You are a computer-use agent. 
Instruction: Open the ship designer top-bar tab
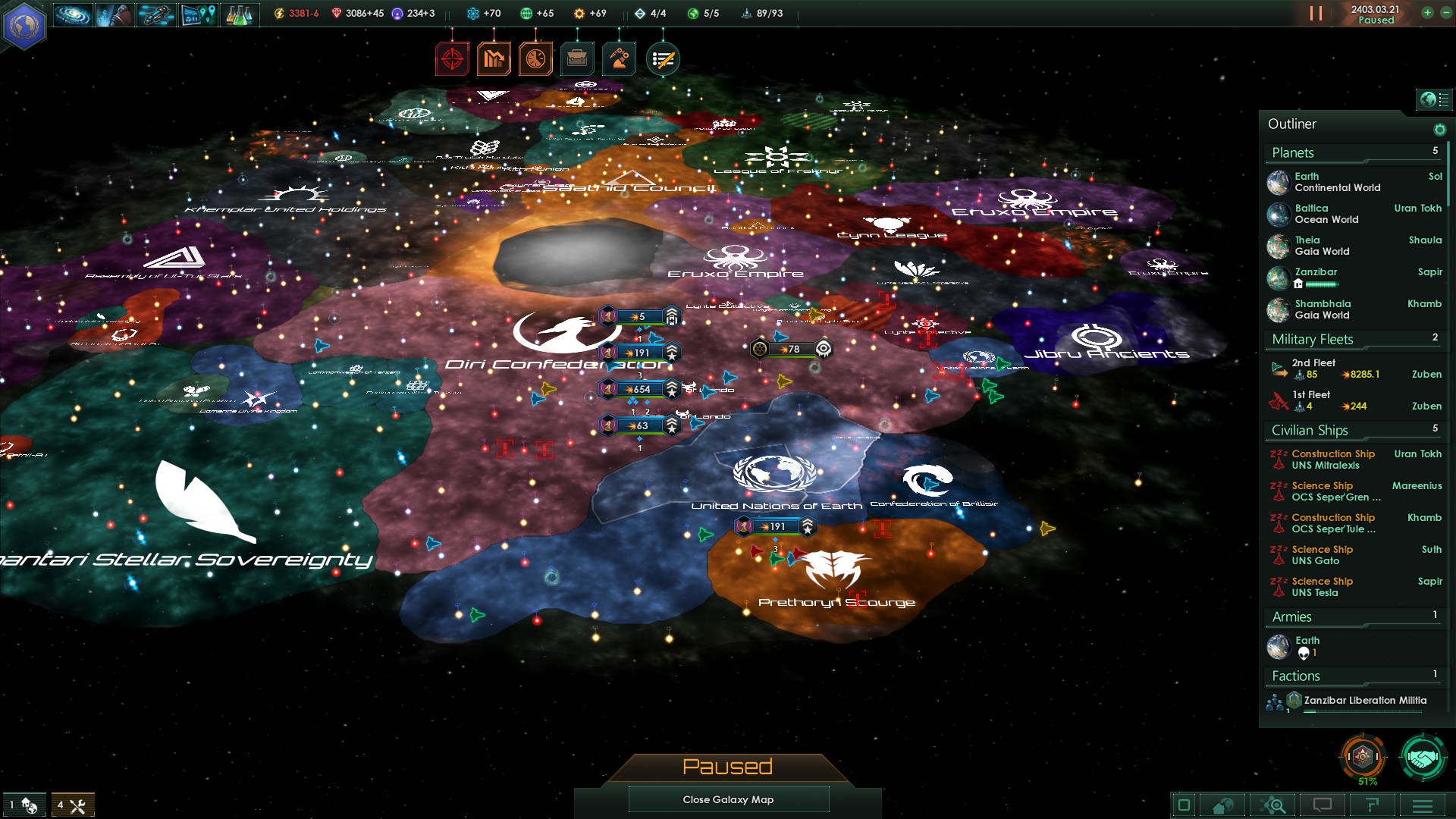pos(155,14)
